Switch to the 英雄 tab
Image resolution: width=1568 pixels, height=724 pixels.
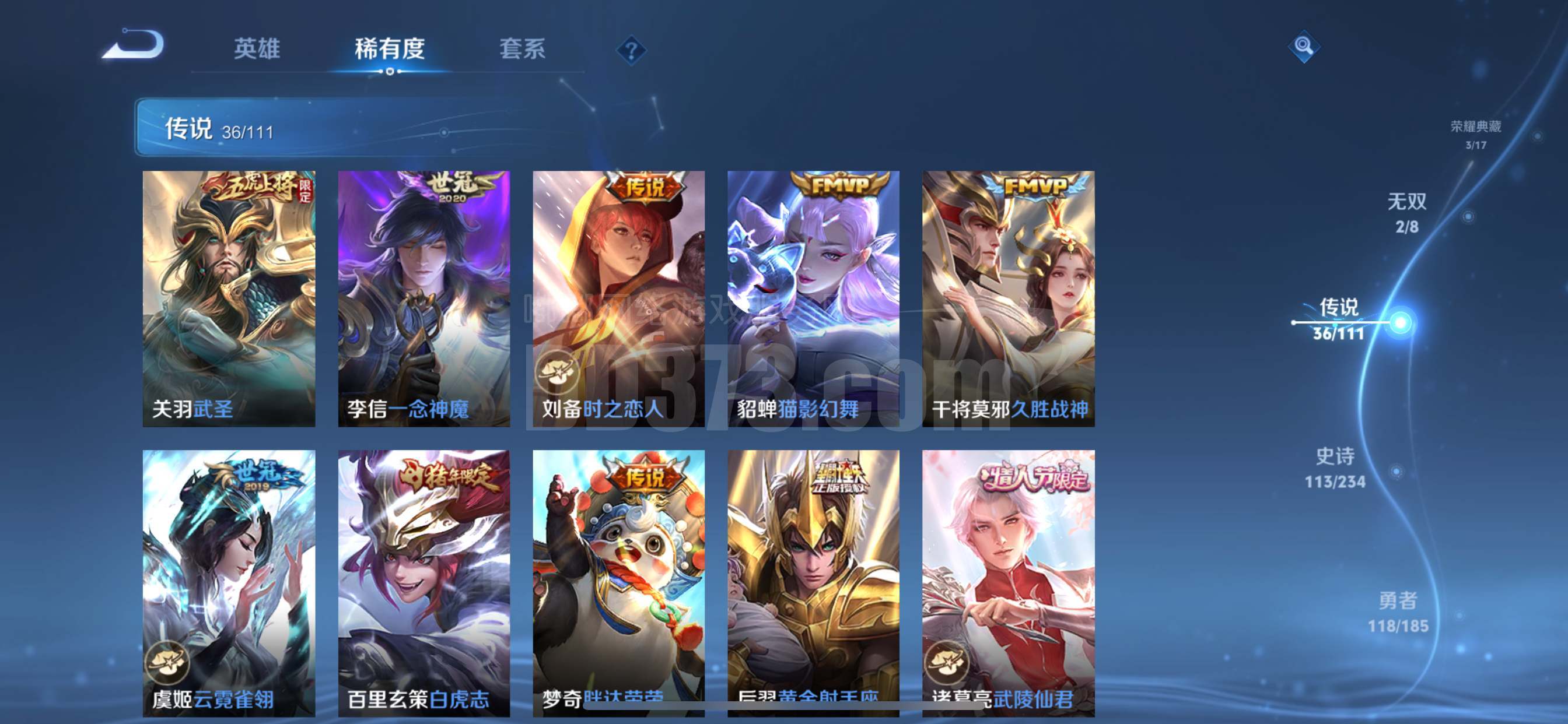point(257,48)
